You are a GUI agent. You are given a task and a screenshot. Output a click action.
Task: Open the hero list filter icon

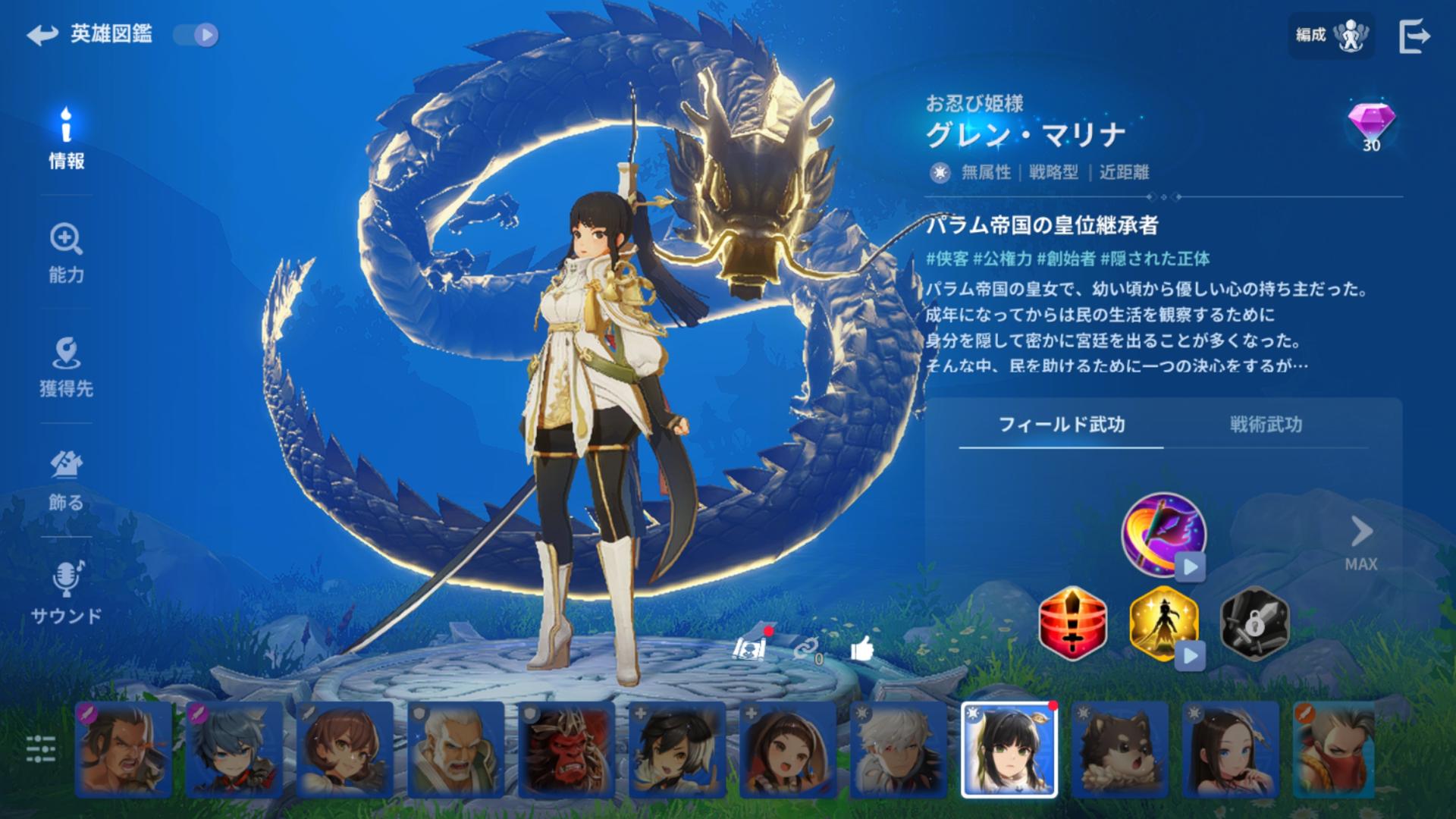(41, 748)
